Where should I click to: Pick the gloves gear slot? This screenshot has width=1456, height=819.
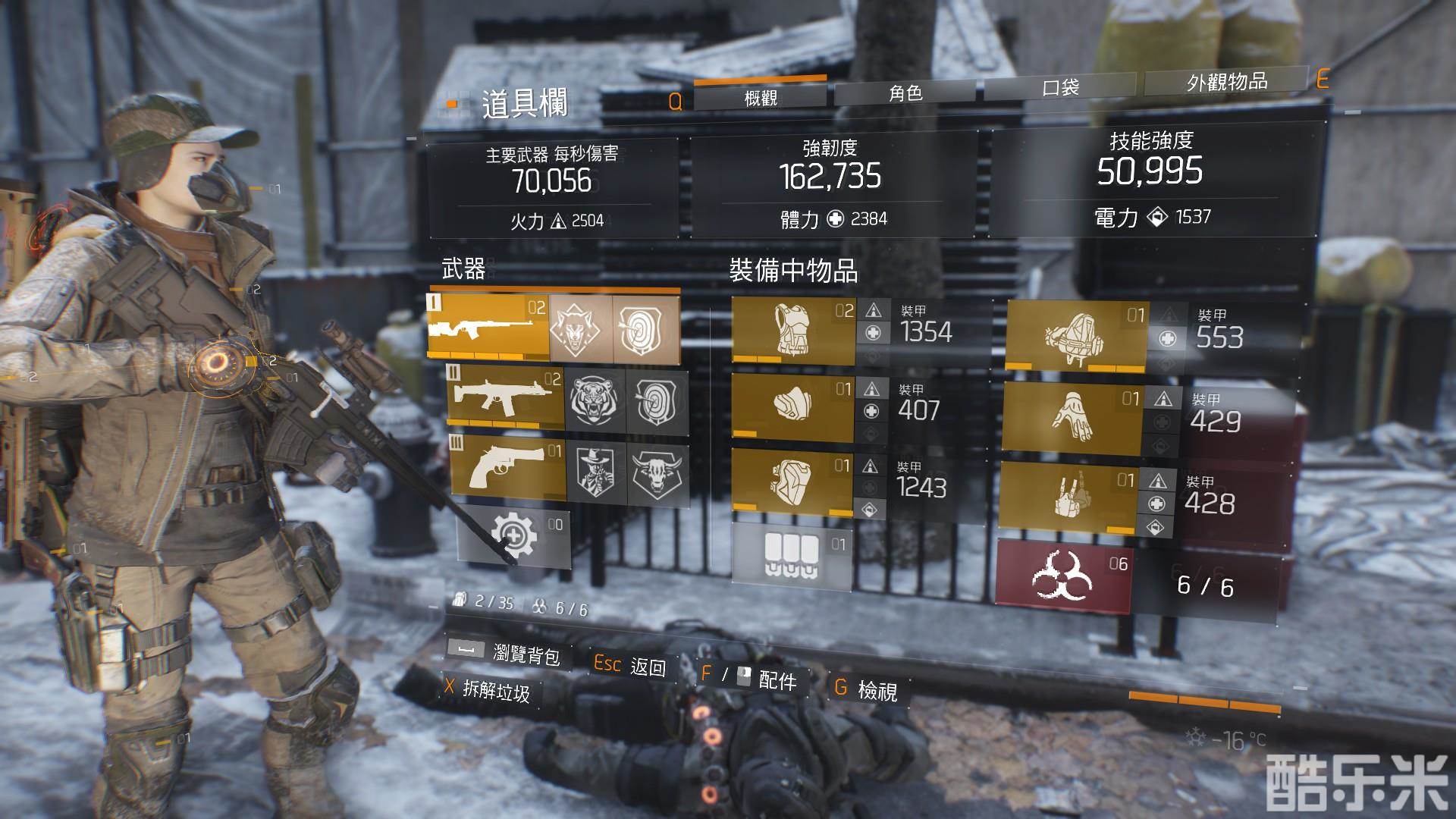[x=1072, y=417]
